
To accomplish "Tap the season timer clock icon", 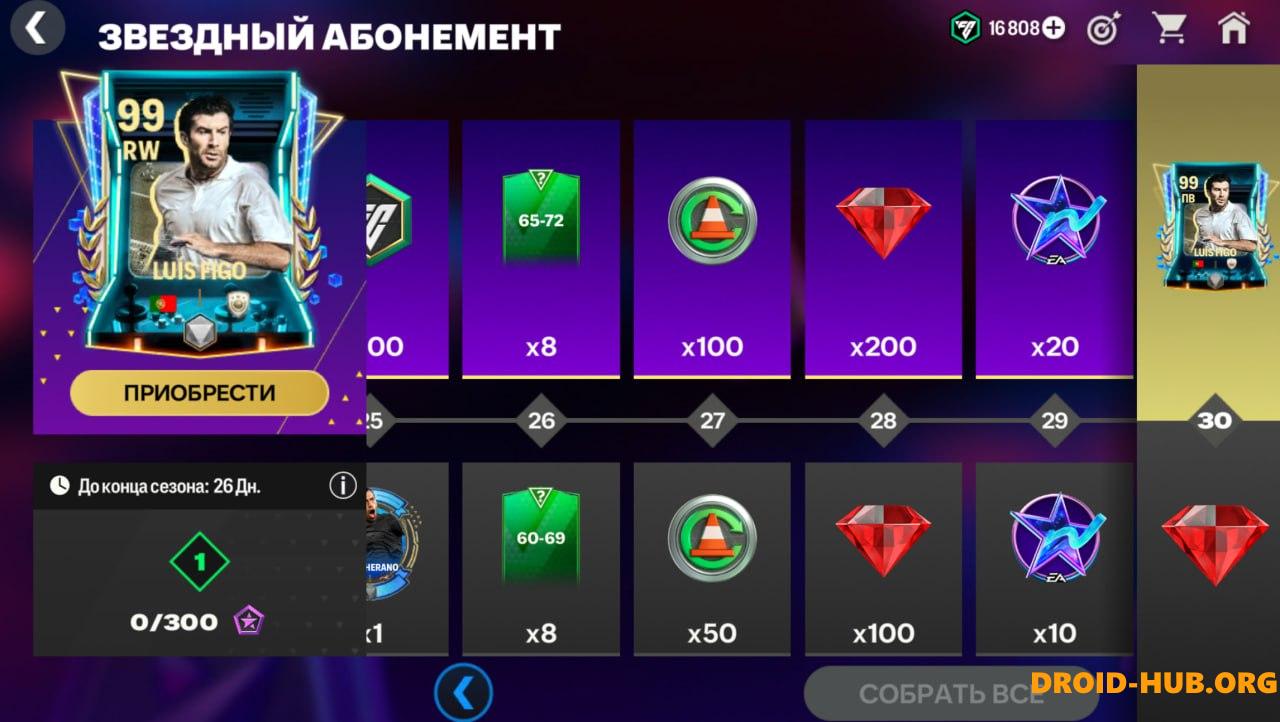I will tap(60, 485).
